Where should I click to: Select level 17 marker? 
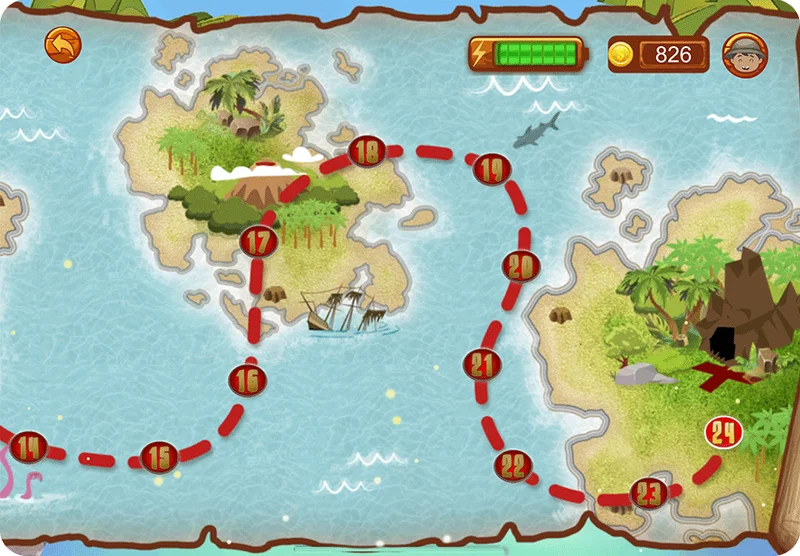pyautogui.click(x=258, y=241)
